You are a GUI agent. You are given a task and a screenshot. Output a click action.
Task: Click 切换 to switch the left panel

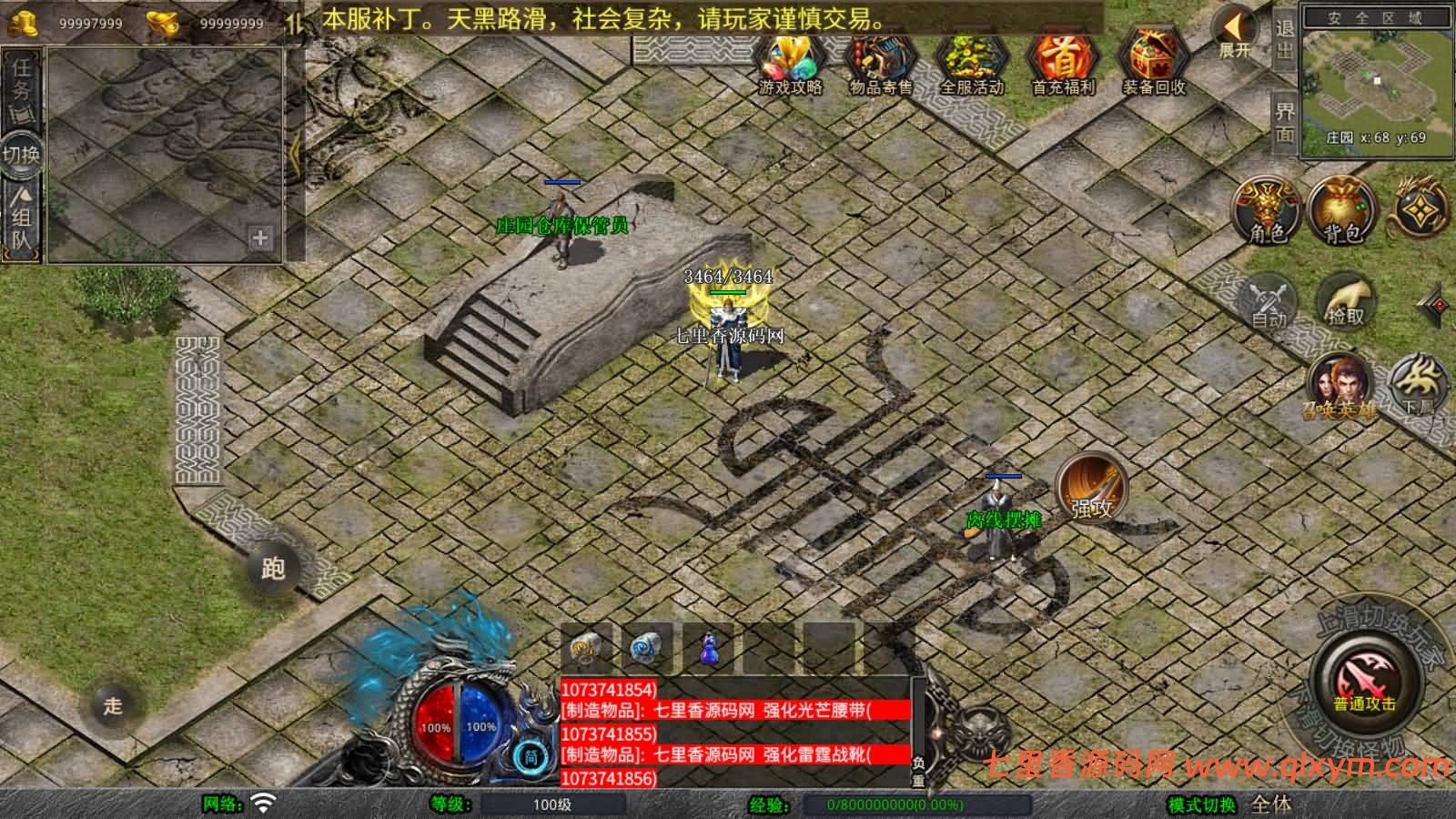21,155
